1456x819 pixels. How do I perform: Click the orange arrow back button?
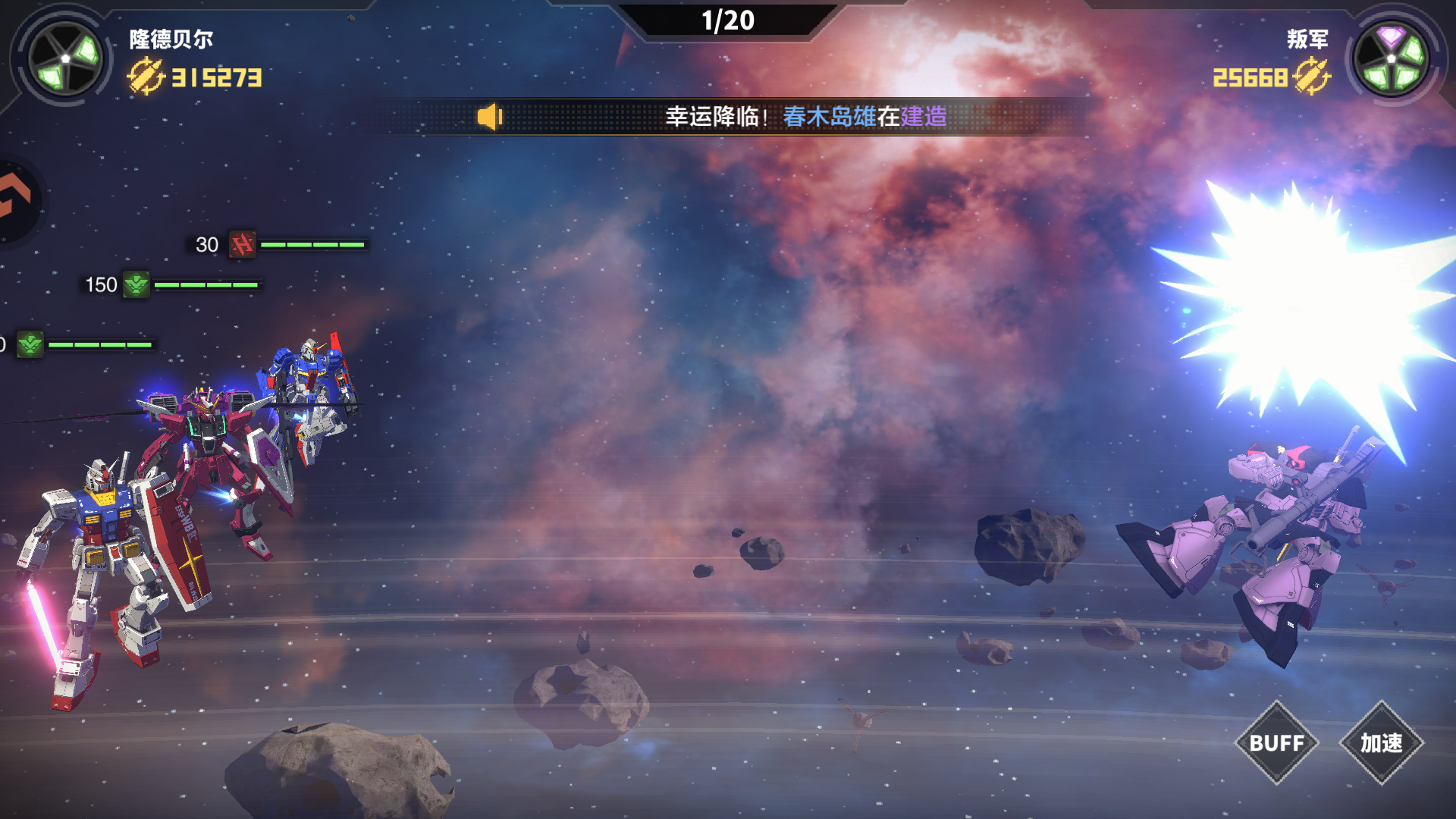click(15, 199)
